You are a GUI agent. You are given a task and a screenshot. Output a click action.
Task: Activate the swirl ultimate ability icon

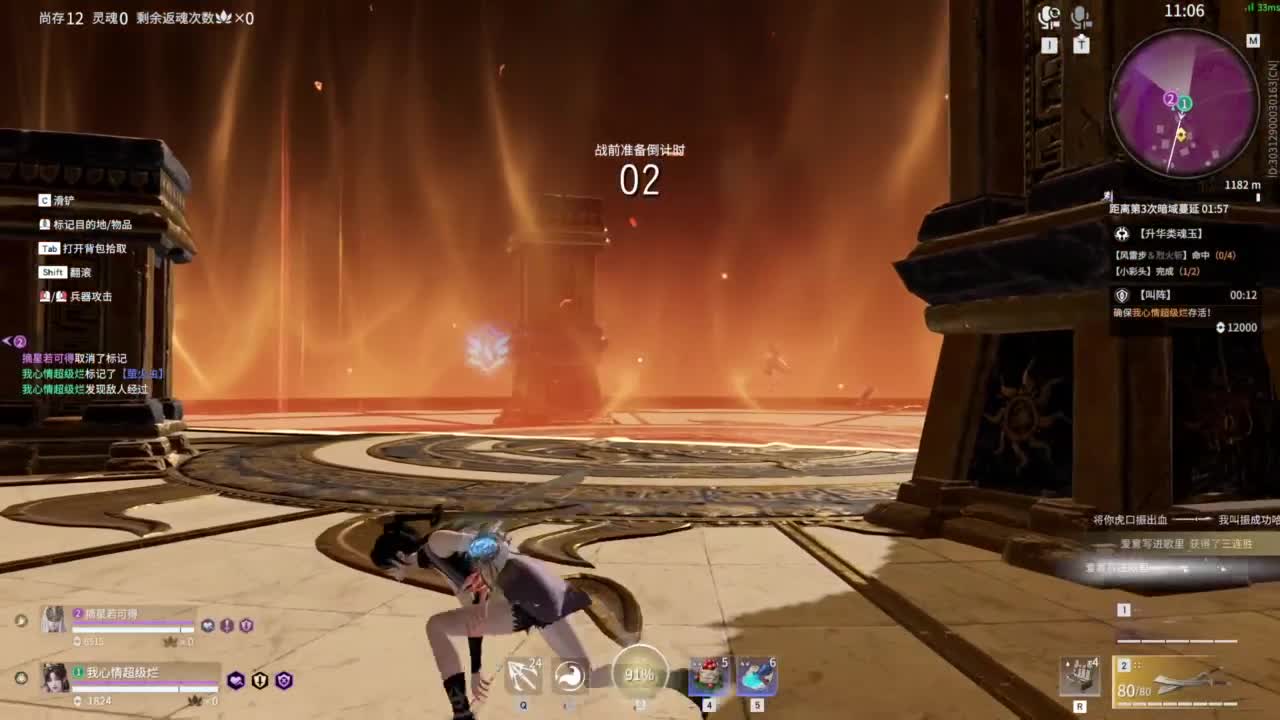(570, 676)
